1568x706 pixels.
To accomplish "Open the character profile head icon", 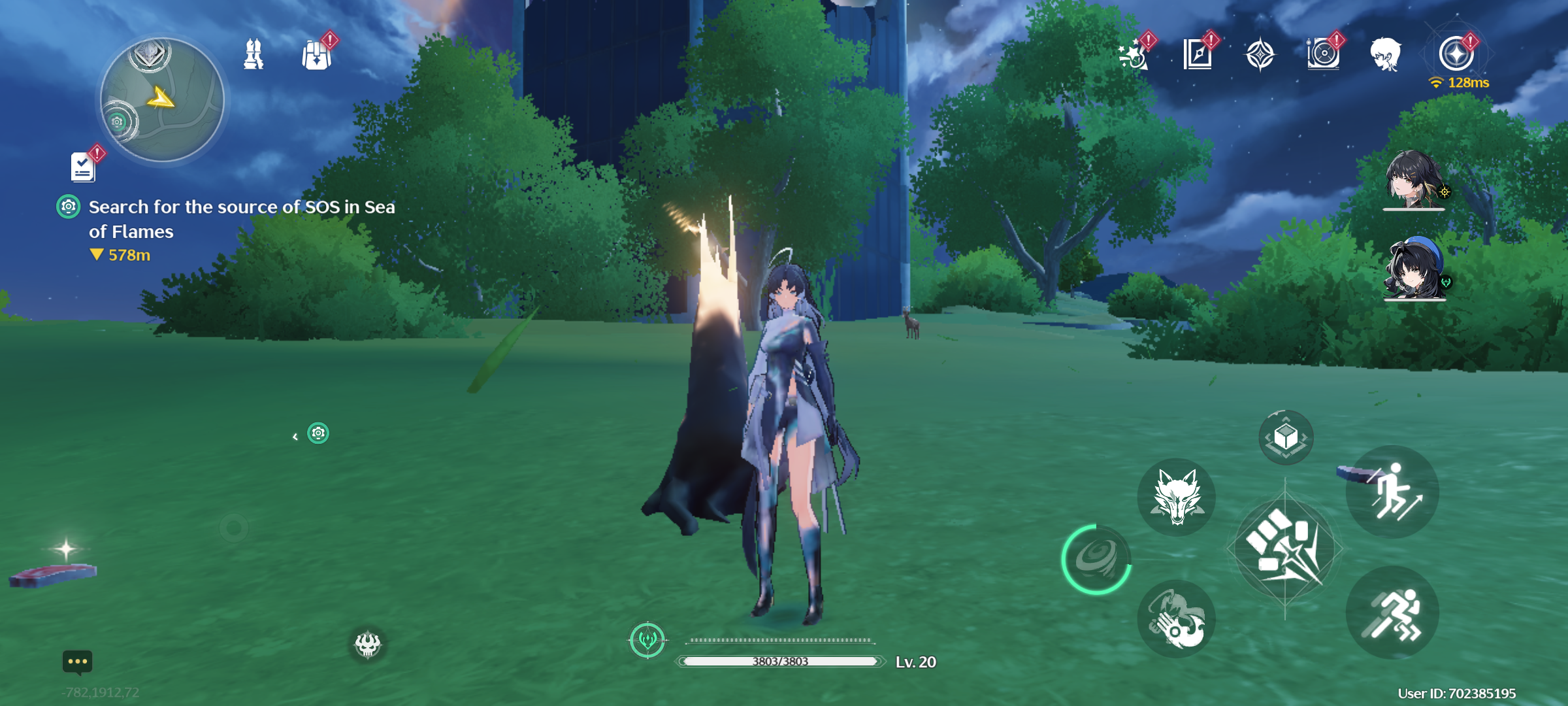I will [1386, 54].
